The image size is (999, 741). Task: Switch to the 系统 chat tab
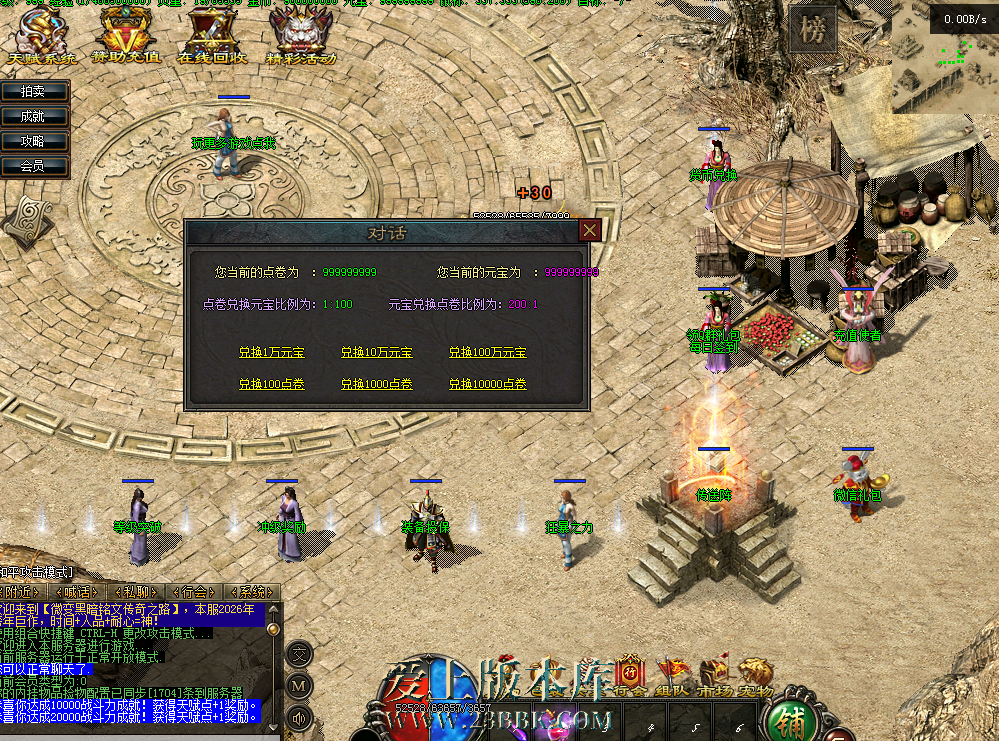click(x=252, y=592)
